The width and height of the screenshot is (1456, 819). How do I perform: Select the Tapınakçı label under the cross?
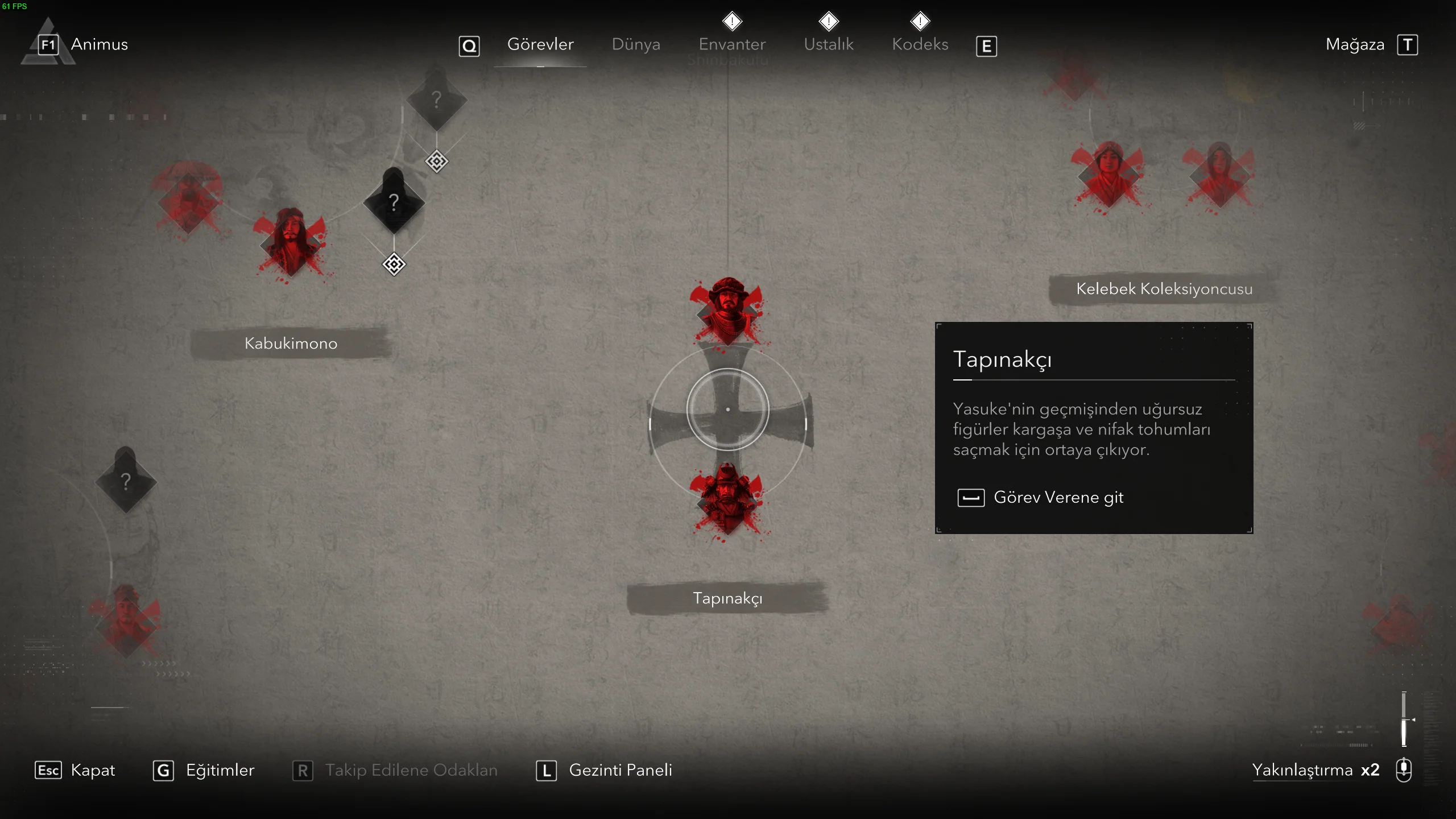tap(727, 598)
